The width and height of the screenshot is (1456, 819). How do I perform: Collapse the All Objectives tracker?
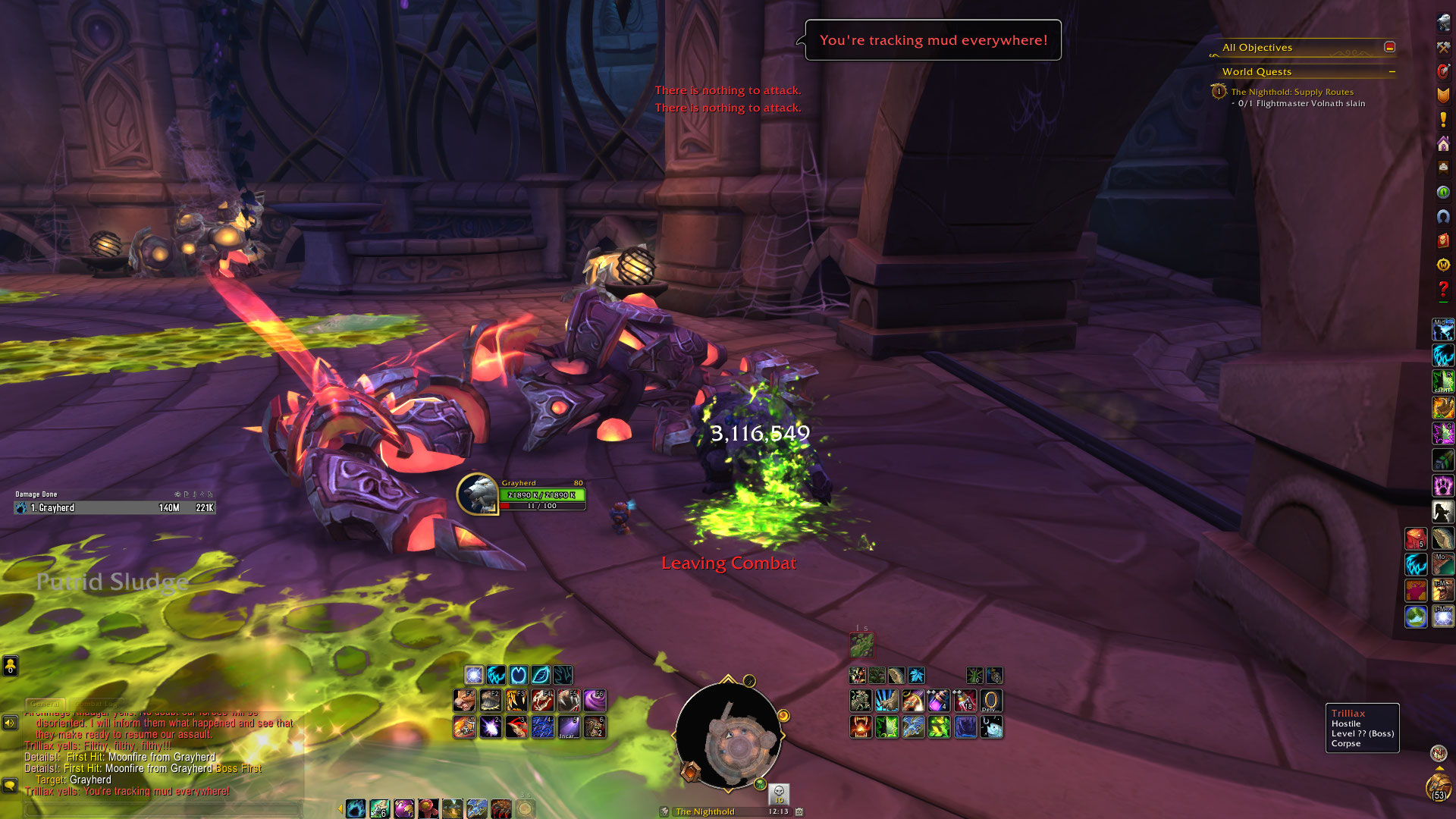[1389, 47]
